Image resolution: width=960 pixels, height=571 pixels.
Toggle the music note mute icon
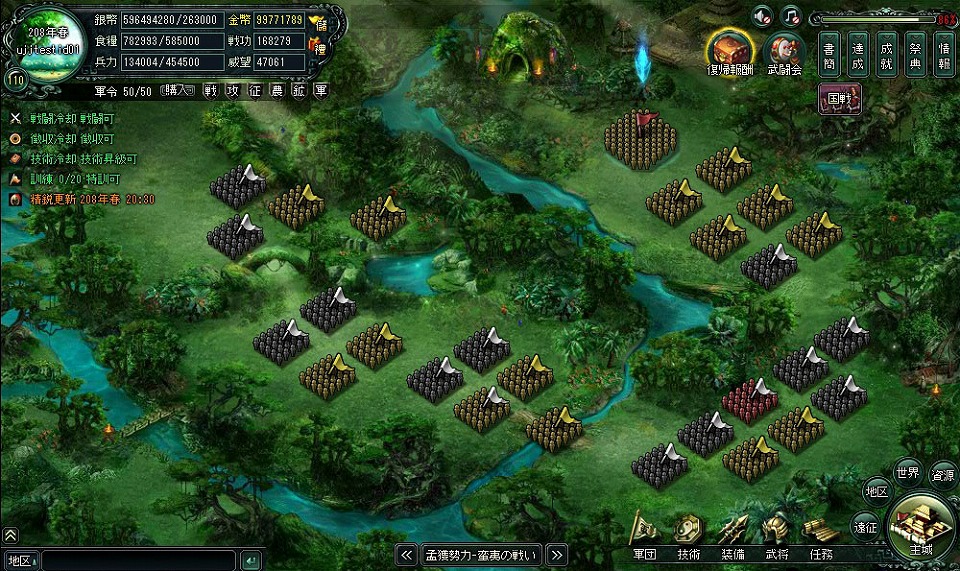click(x=790, y=15)
